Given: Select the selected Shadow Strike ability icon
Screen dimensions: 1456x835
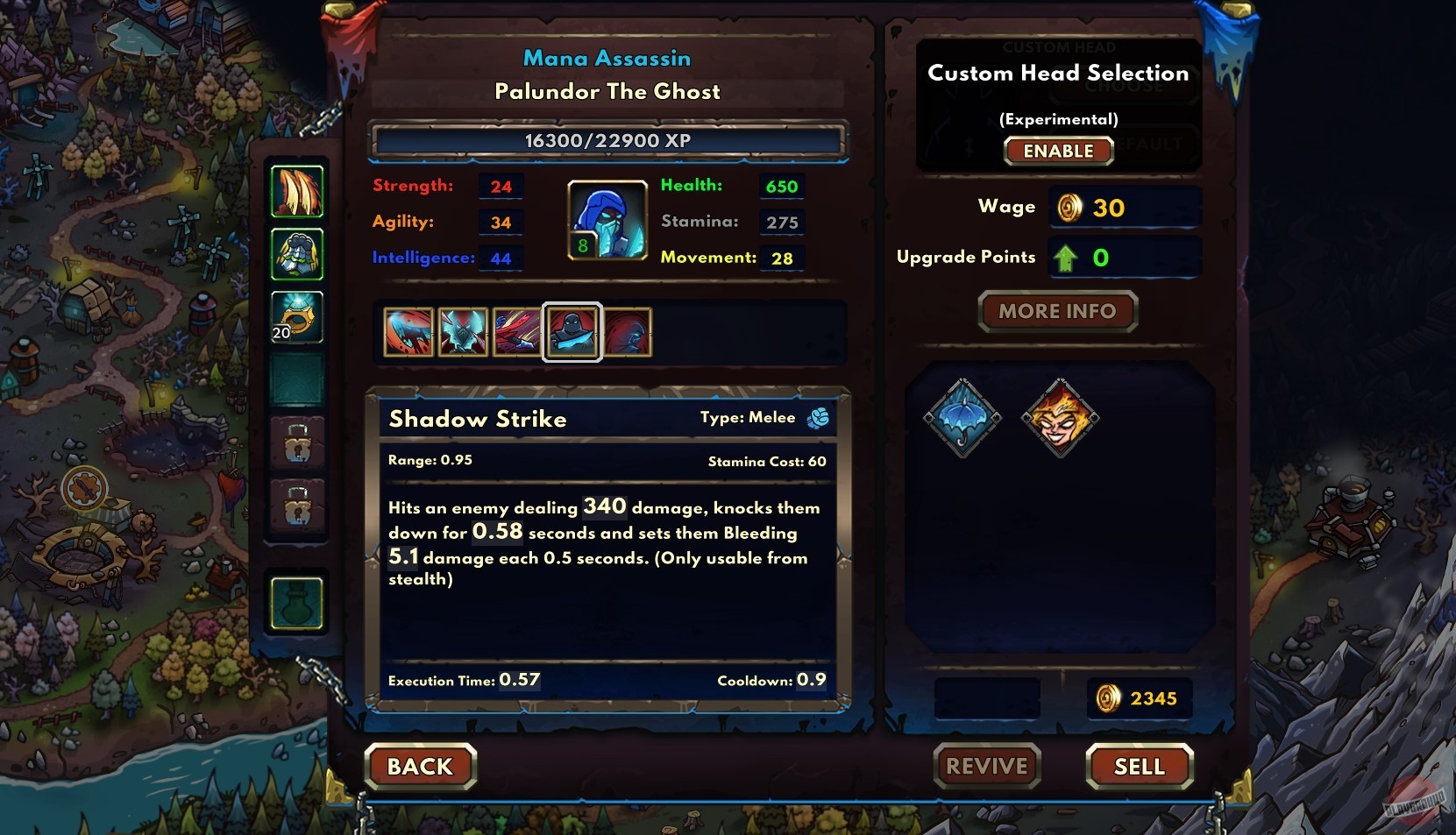Looking at the screenshot, I should coord(572,332).
